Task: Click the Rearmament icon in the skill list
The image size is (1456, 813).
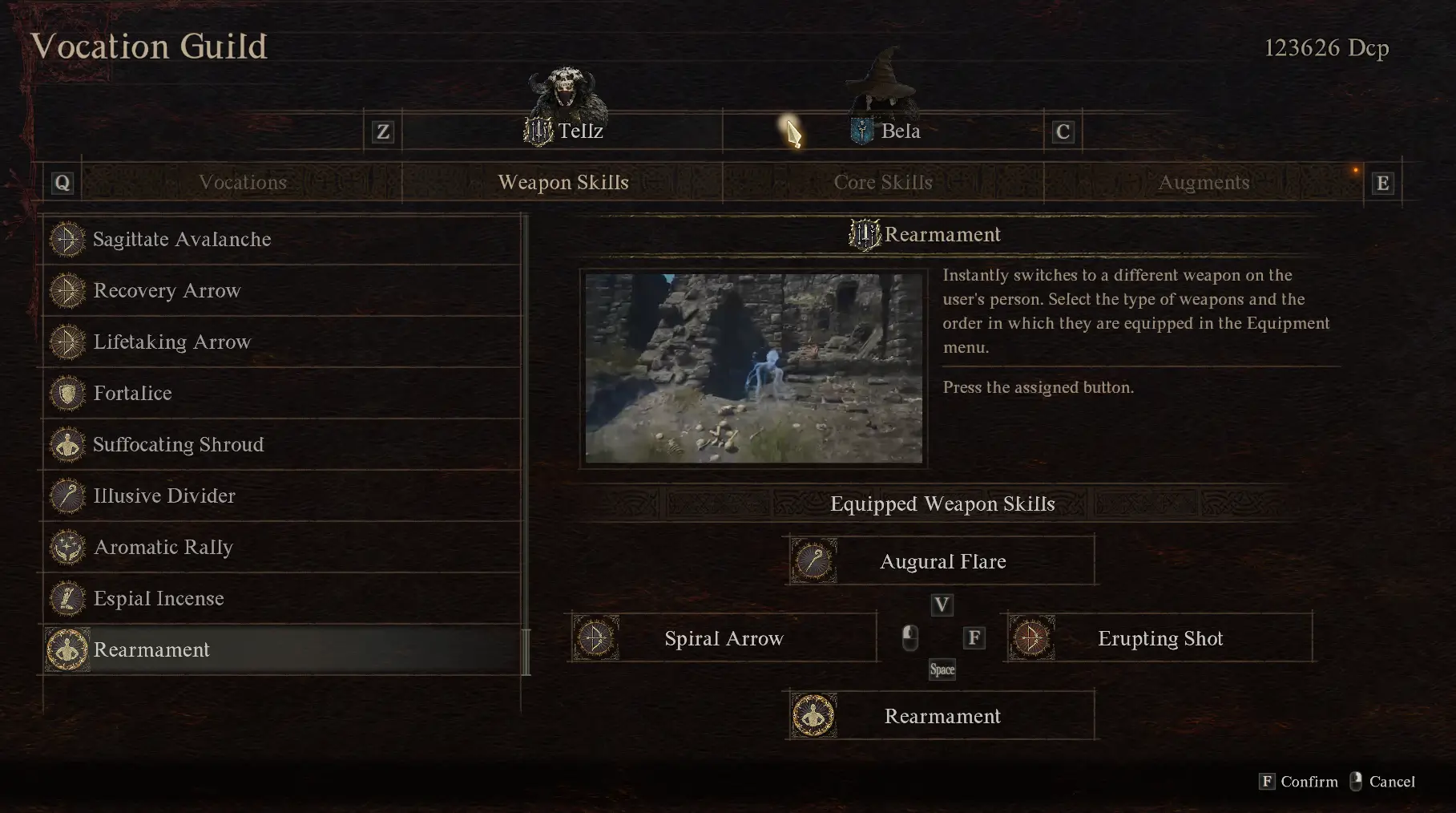Action: (67, 649)
